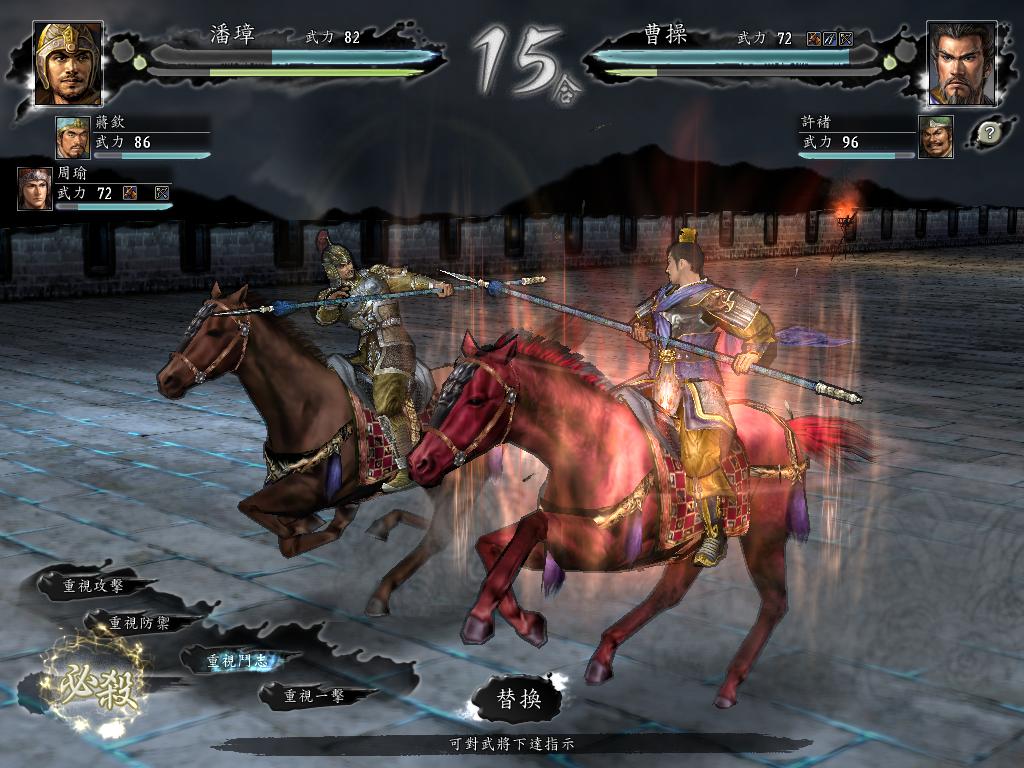Click enemy reserve 許褚's portrait
This screenshot has width=1024, height=768.
tap(935, 137)
